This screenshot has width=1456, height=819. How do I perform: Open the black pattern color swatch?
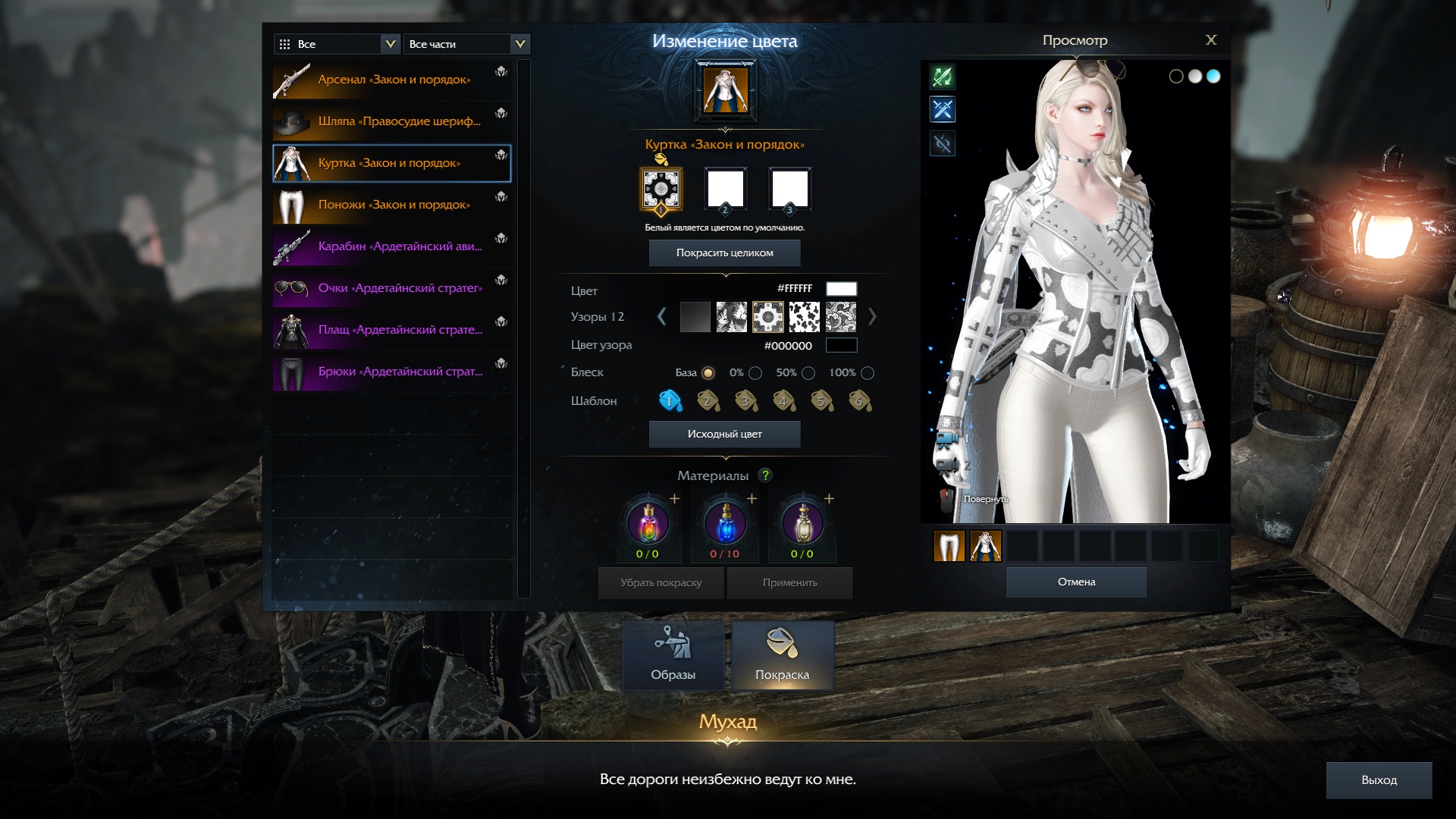[841, 346]
